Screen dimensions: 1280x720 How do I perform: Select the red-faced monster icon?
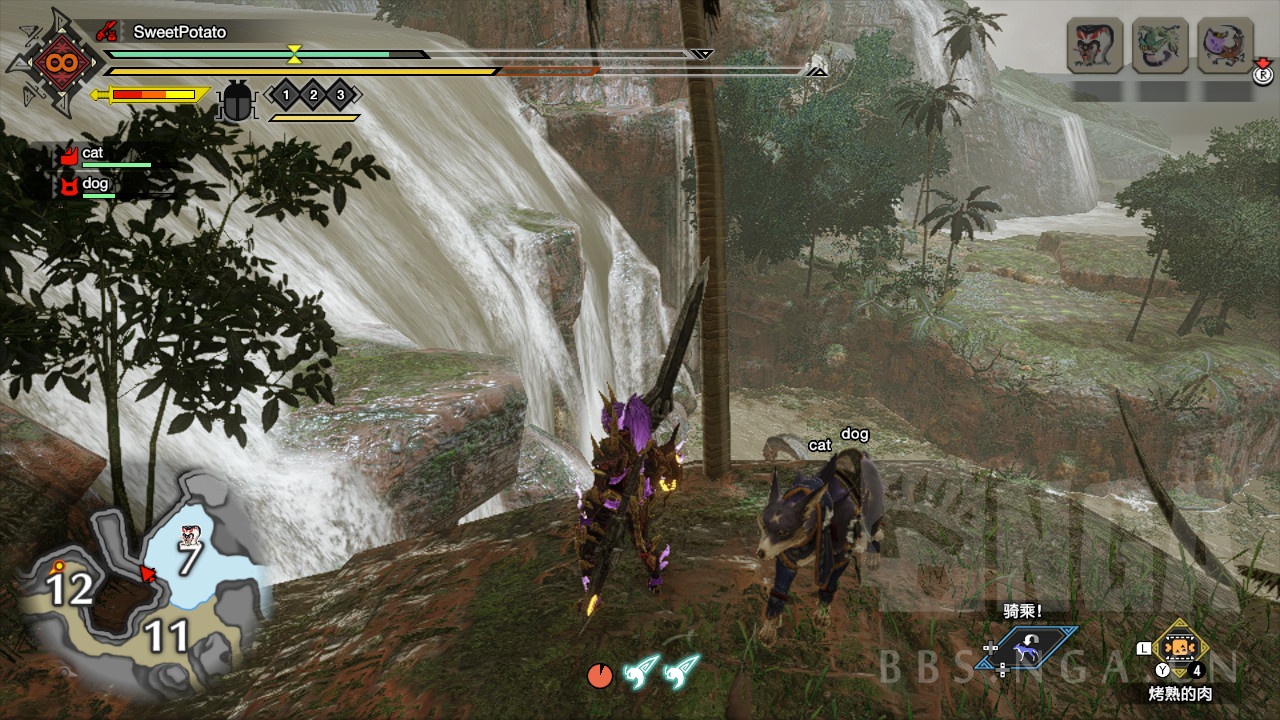click(1095, 46)
